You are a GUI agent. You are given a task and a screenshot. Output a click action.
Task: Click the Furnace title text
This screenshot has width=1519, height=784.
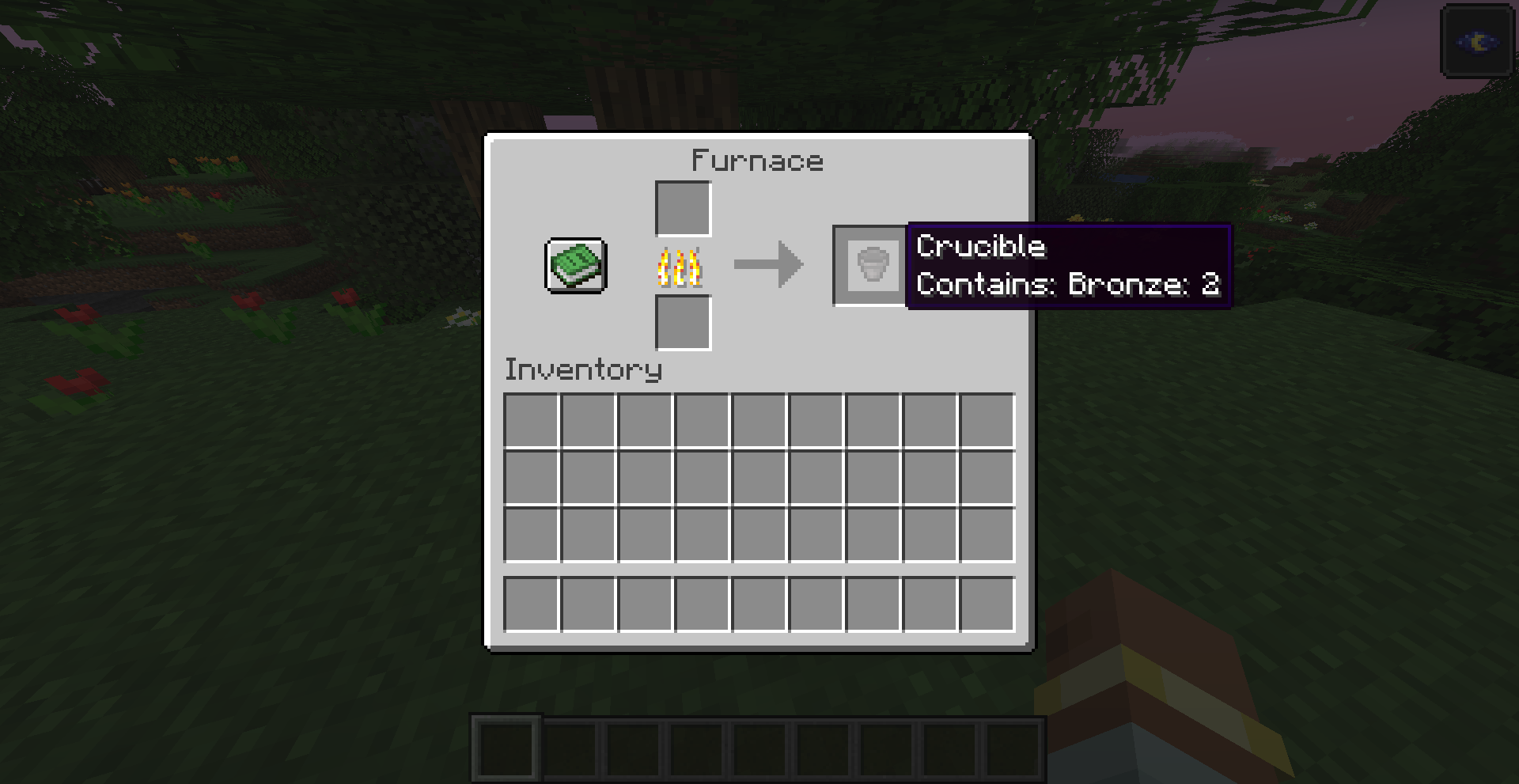756,161
